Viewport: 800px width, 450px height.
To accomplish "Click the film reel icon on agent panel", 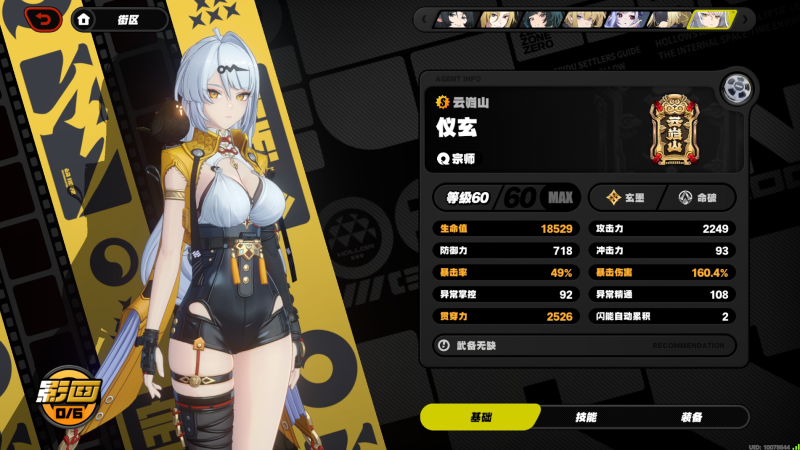I will [x=737, y=86].
